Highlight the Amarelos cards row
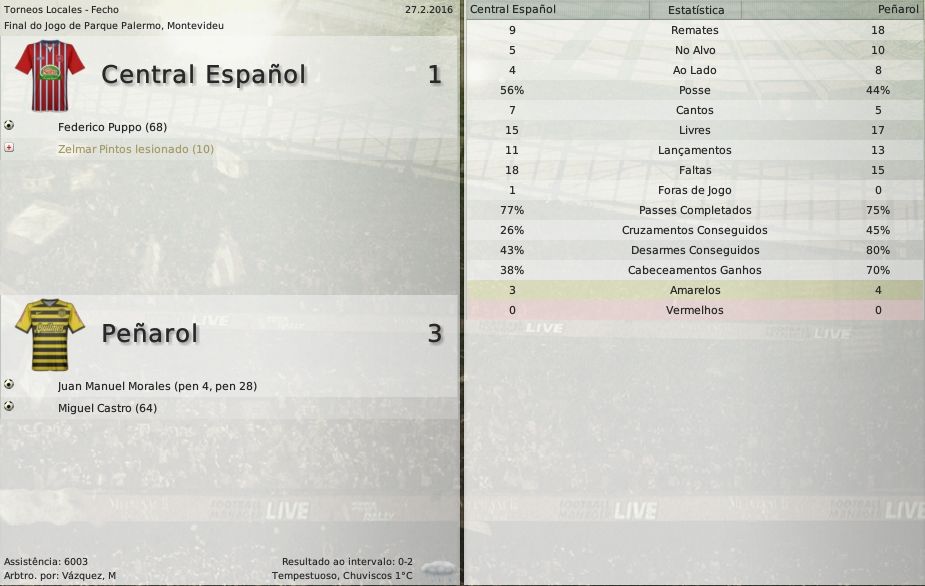This screenshot has width=925, height=586. (694, 290)
